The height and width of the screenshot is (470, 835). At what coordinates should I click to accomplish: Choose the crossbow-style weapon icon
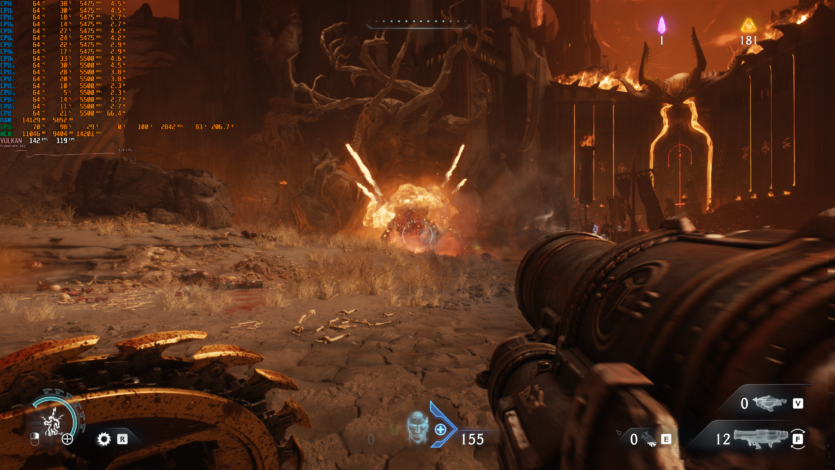point(769,403)
